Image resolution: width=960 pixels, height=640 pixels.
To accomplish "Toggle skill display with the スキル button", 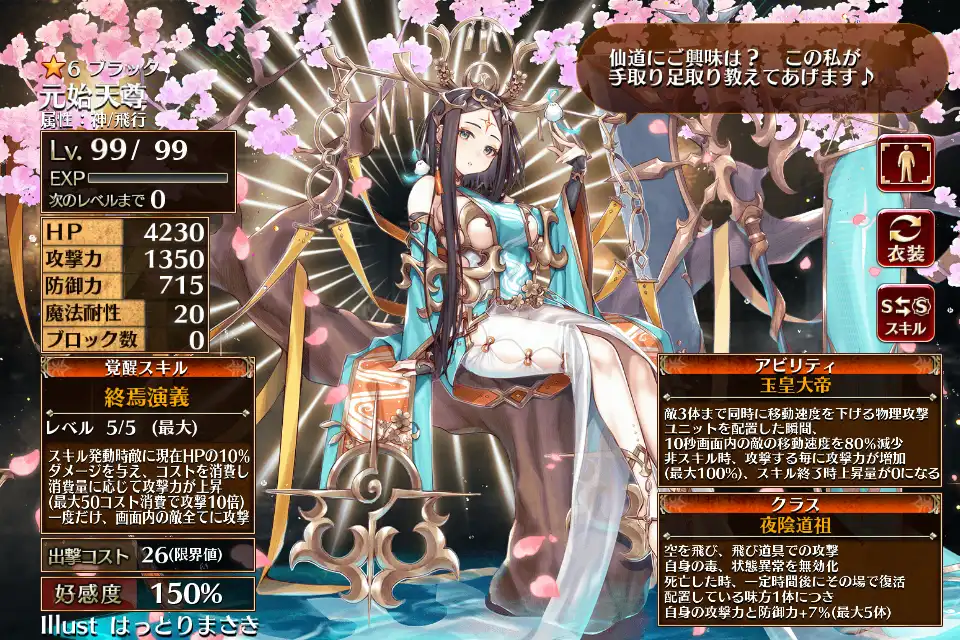I will tap(905, 313).
